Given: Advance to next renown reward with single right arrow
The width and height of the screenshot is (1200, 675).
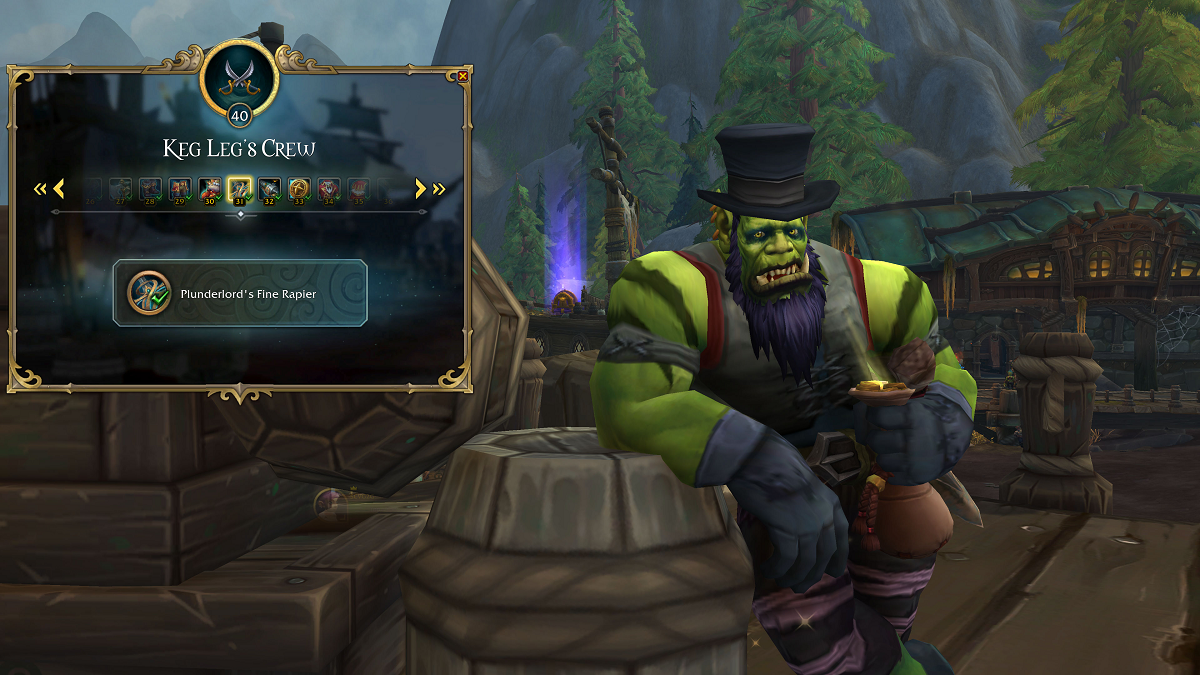Looking at the screenshot, I should tap(421, 188).
